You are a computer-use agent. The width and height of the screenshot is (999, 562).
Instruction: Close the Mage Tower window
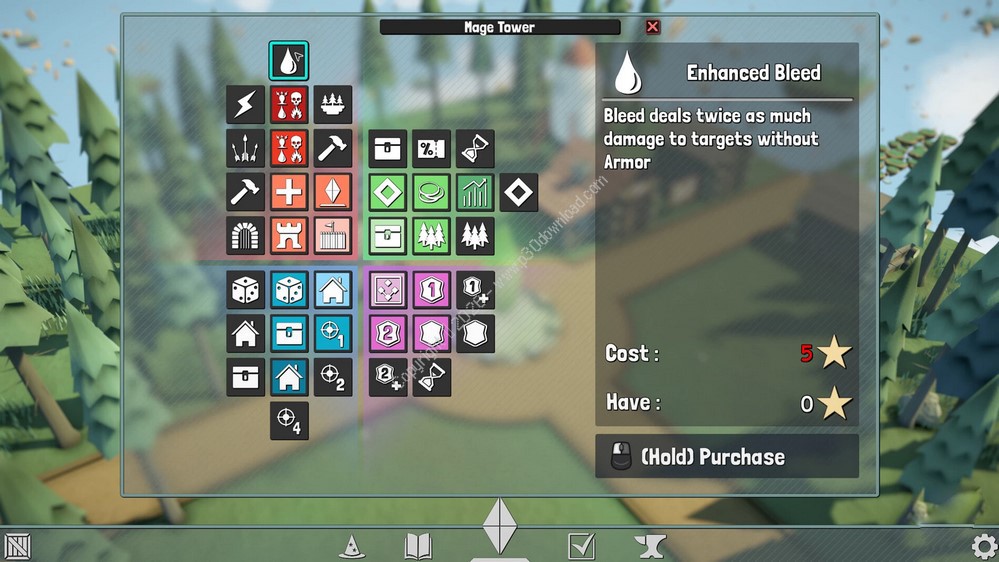click(653, 27)
